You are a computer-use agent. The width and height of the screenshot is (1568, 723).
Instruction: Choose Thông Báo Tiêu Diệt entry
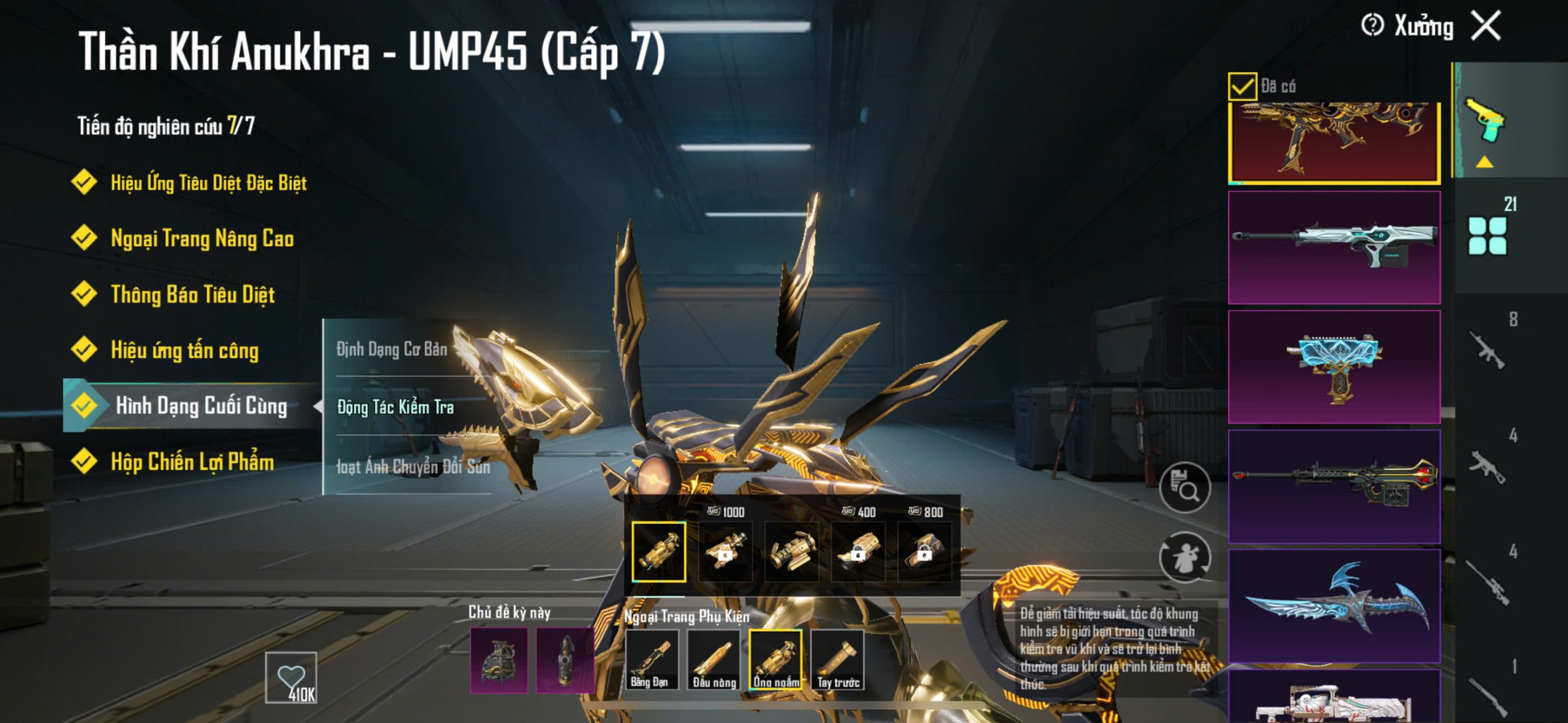pyautogui.click(x=192, y=294)
